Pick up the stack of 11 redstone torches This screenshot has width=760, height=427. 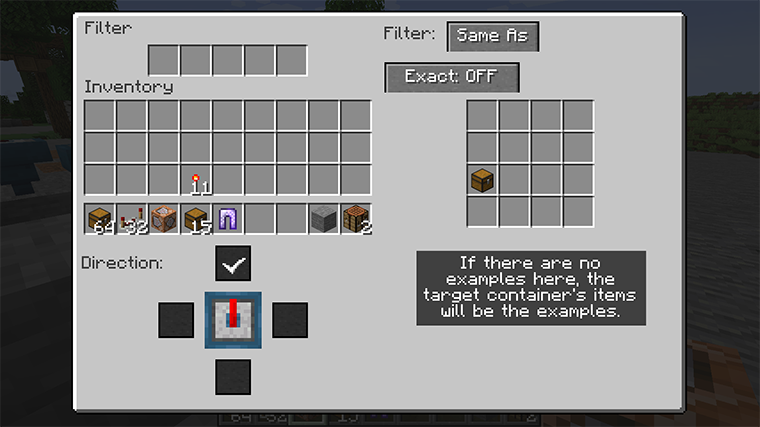pyautogui.click(x=196, y=181)
